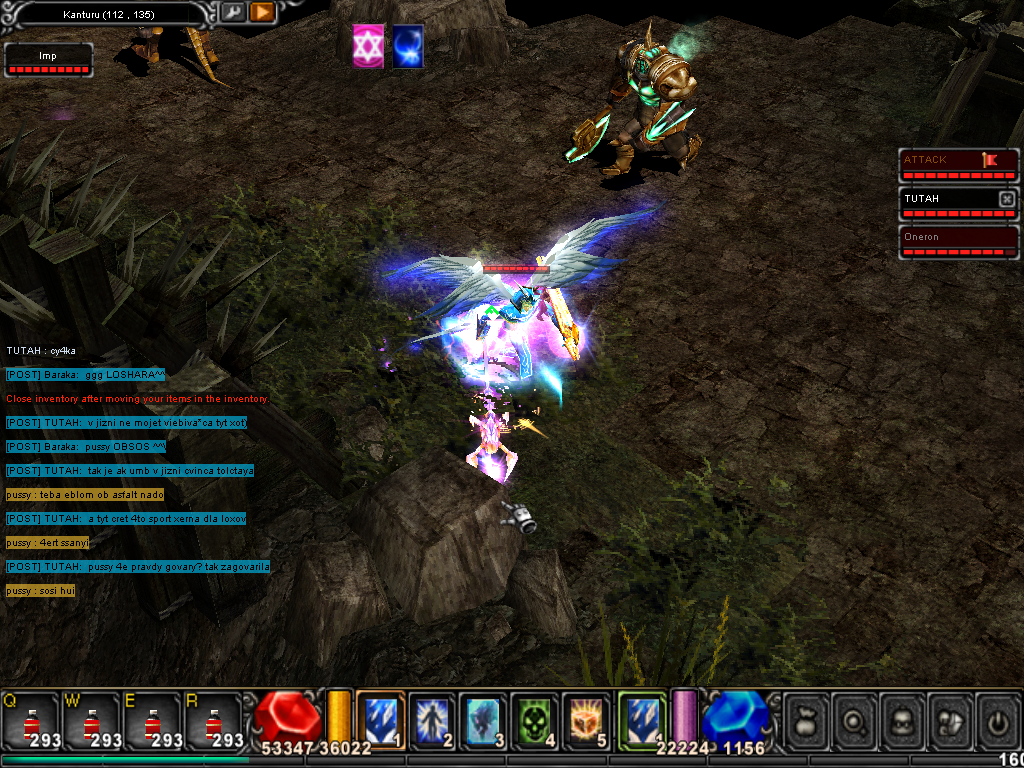Viewport: 1024px width, 768px height.
Task: Select skill slot 4 green skull skill
Action: [x=535, y=719]
